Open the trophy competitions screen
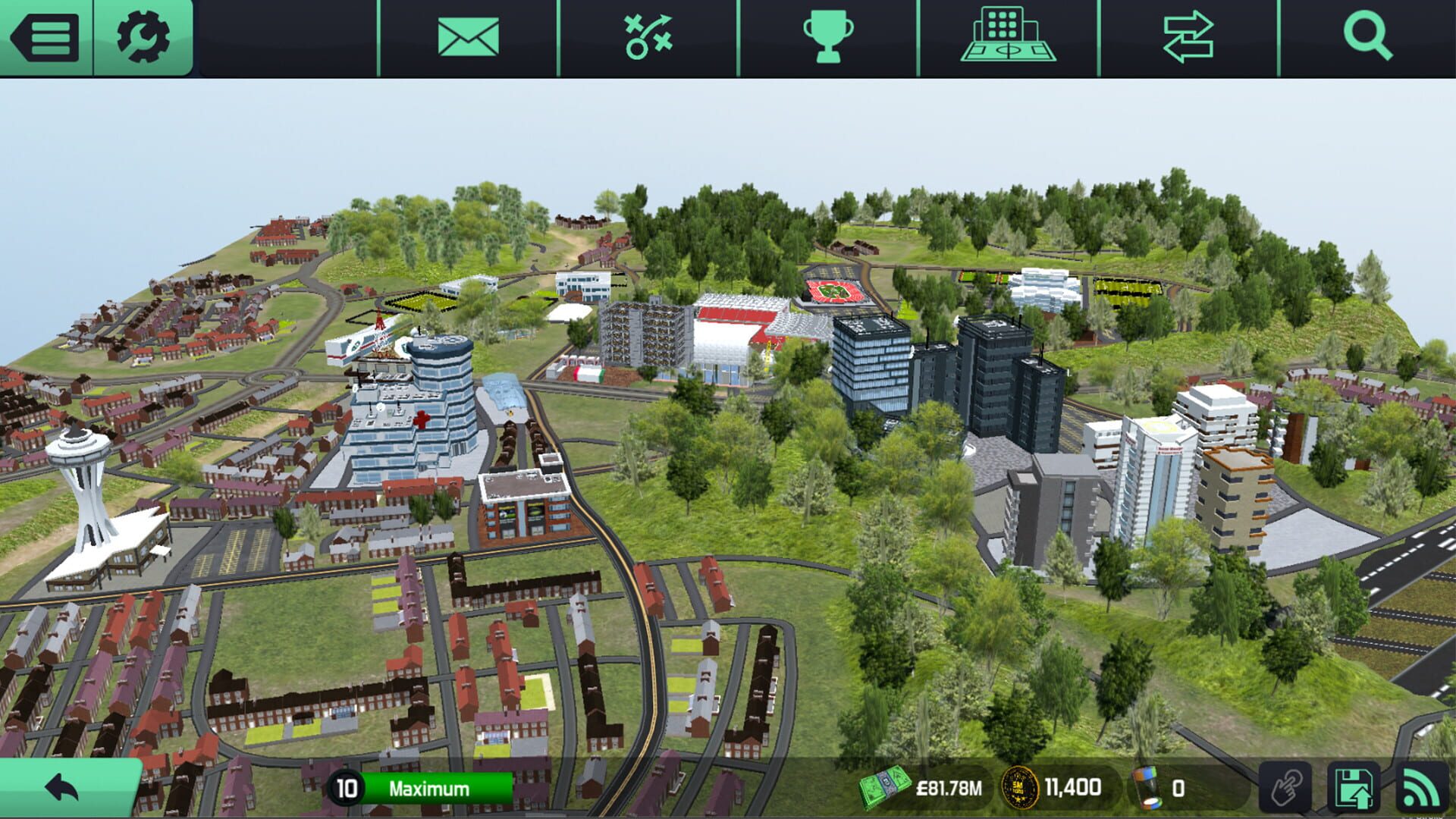Viewport: 1456px width, 819px height. click(x=827, y=36)
